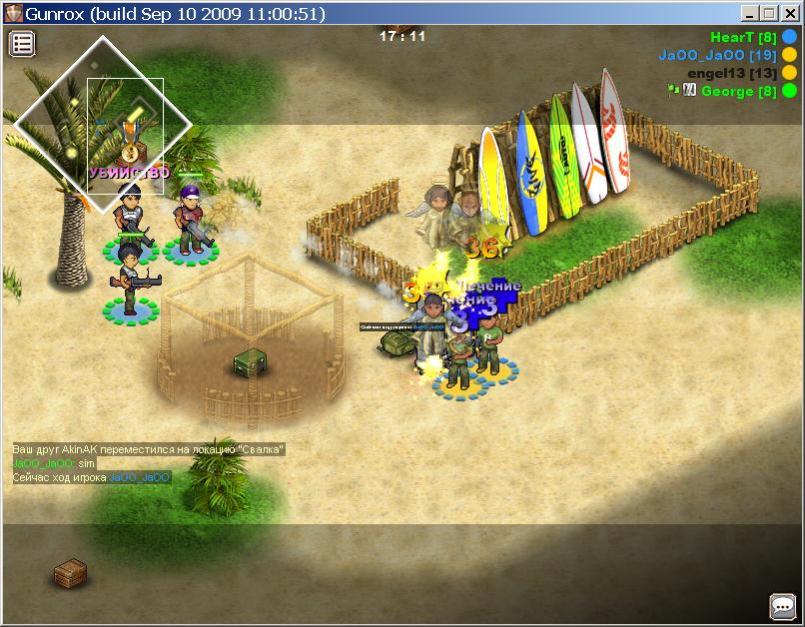Select JaOO_JaOO in the player list
The image size is (805, 627).
tap(717, 55)
